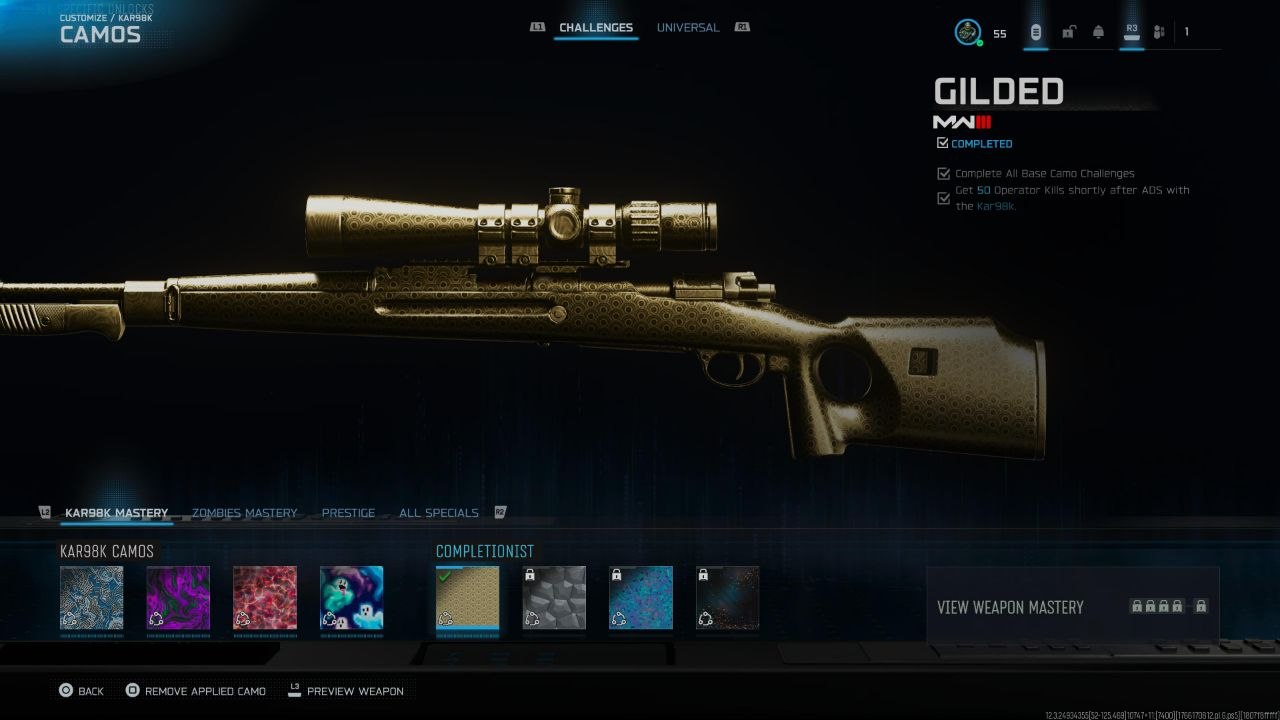1280x720 pixels.
Task: Select the purple and green swirl camo
Action: tap(178, 598)
